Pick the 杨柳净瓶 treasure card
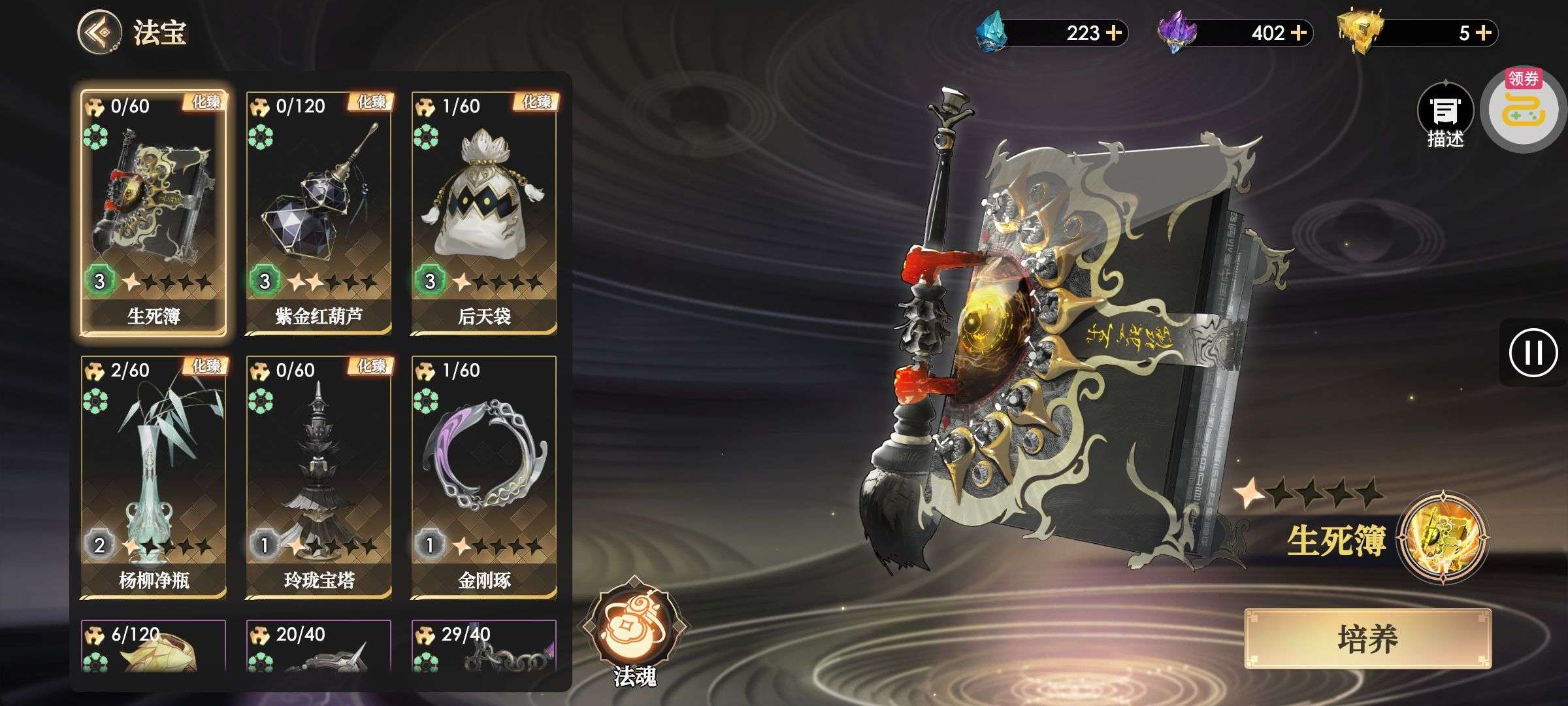This screenshot has width=1568, height=706. tap(154, 477)
